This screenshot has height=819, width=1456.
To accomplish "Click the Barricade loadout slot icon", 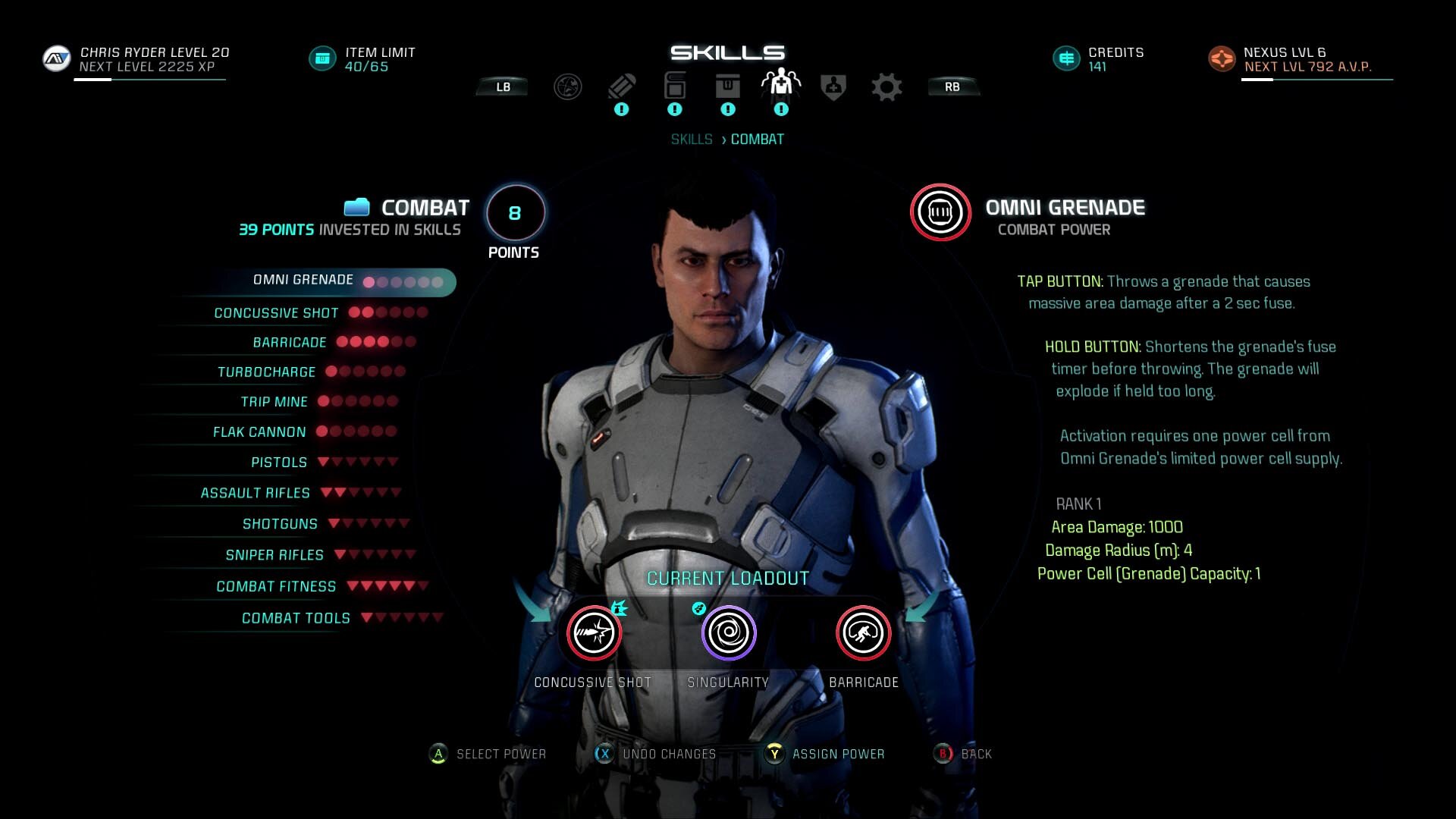I will coord(863,633).
